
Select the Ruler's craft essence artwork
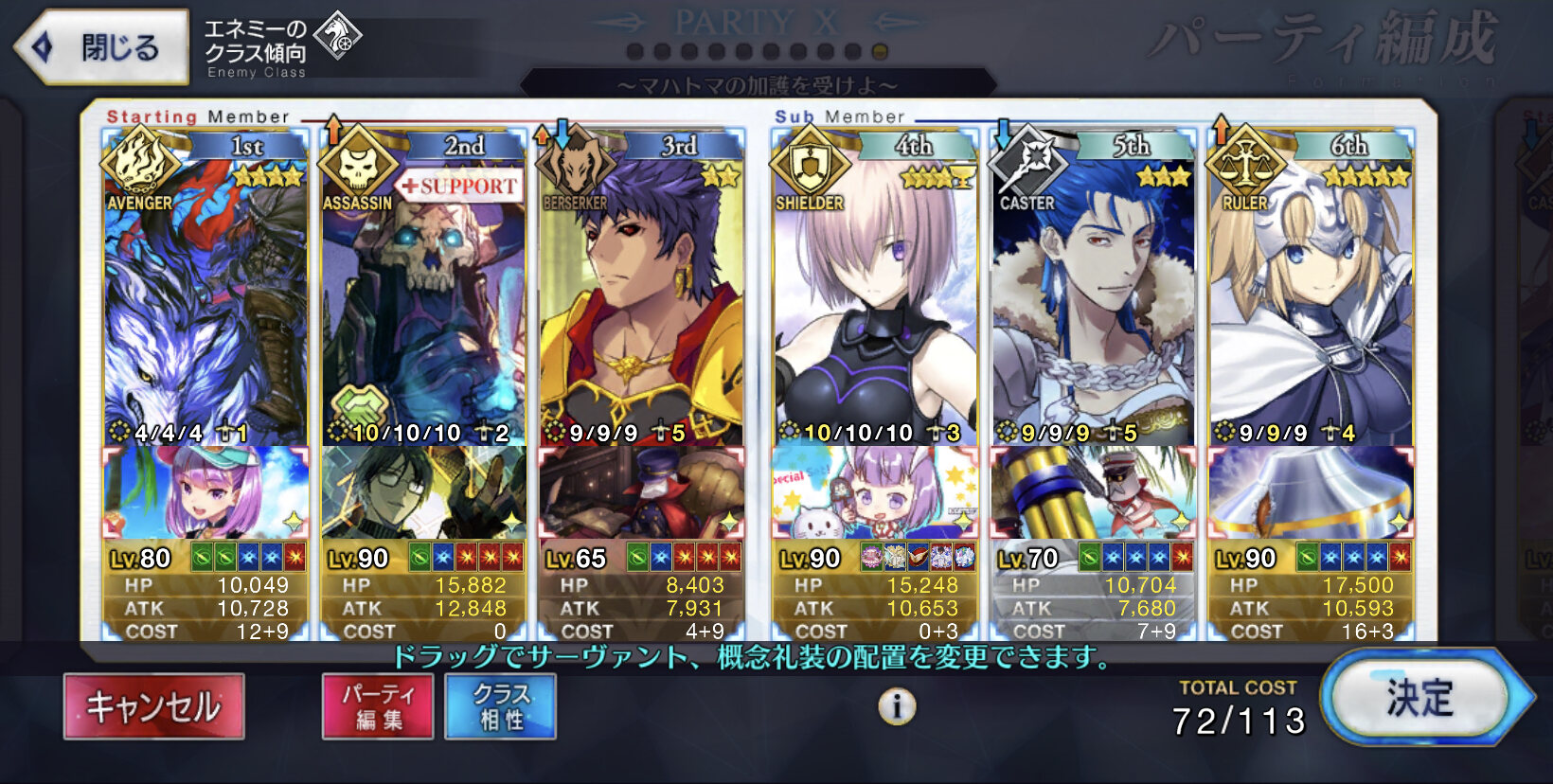click(x=1311, y=492)
